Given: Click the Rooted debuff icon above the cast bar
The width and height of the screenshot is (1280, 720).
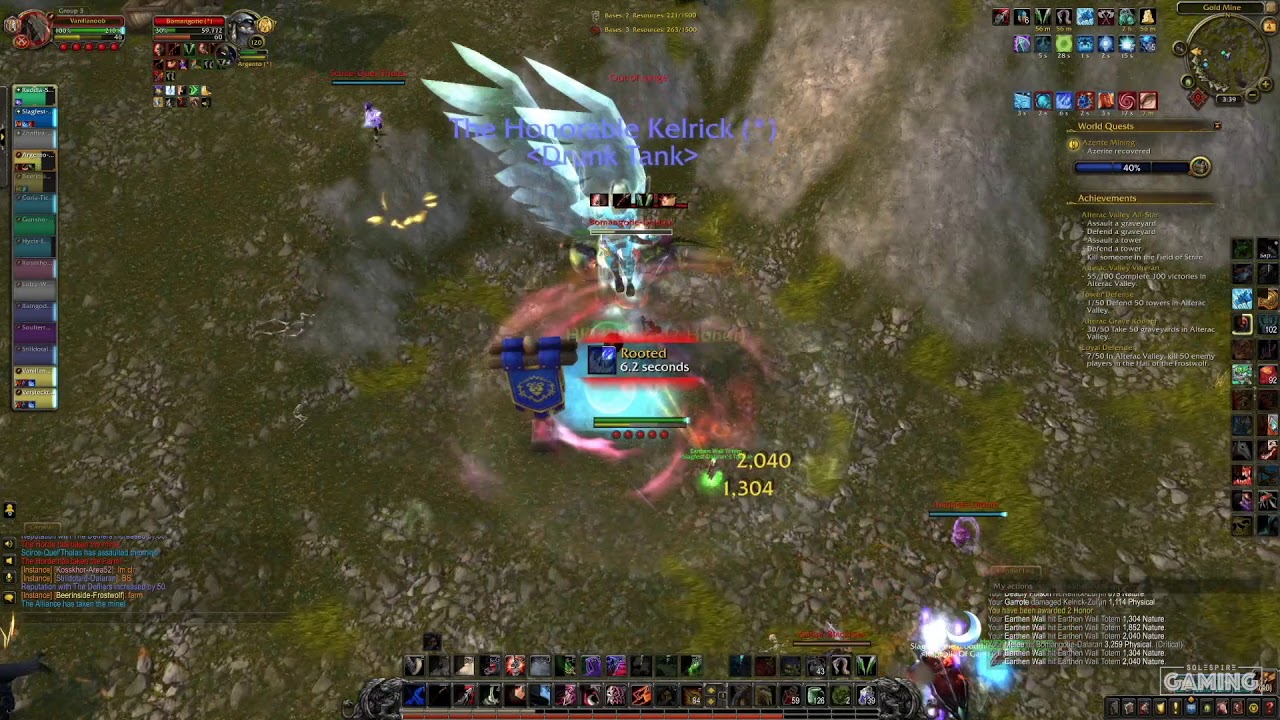Looking at the screenshot, I should [x=602, y=360].
